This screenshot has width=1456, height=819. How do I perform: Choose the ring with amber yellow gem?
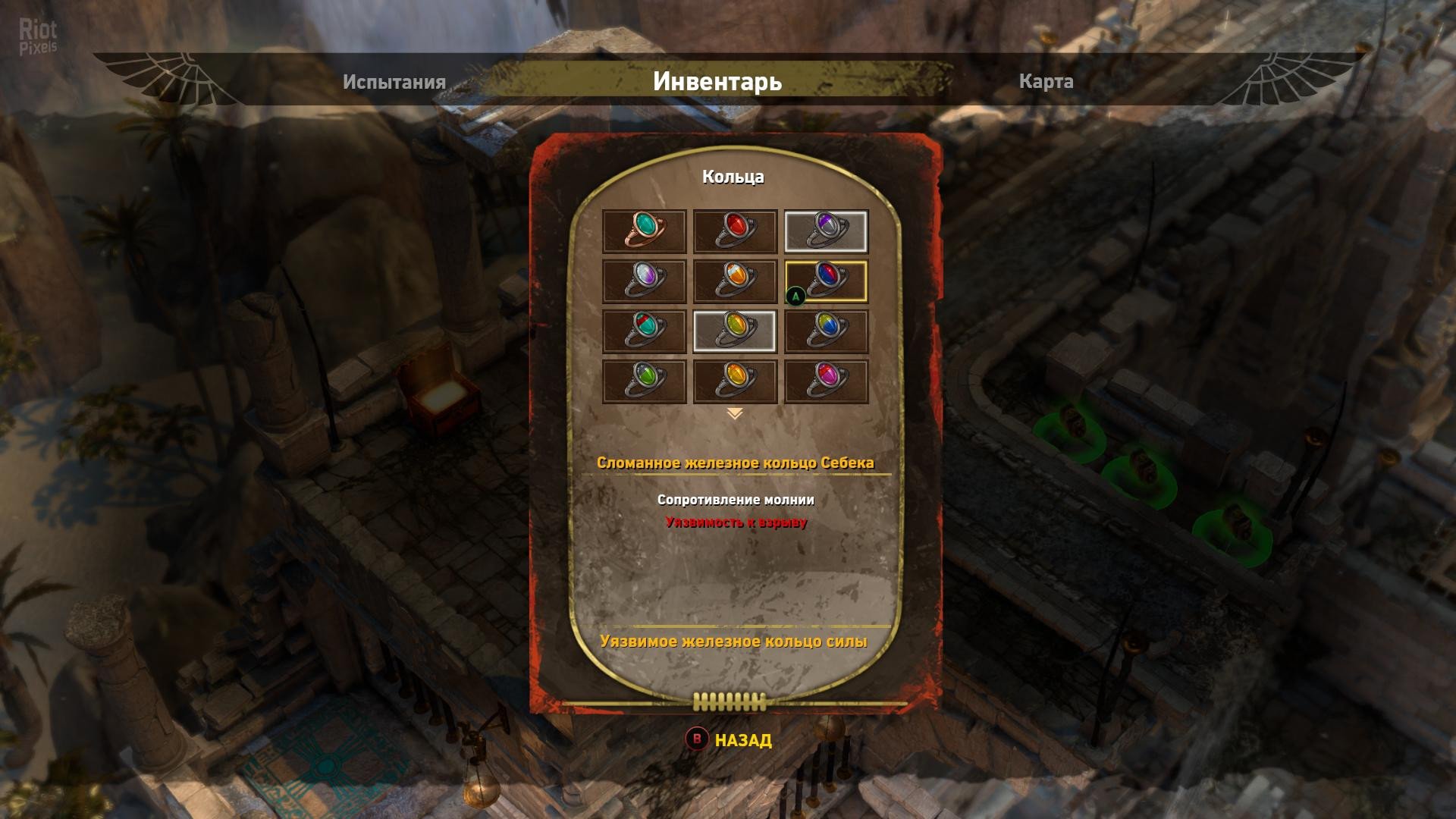point(735,381)
